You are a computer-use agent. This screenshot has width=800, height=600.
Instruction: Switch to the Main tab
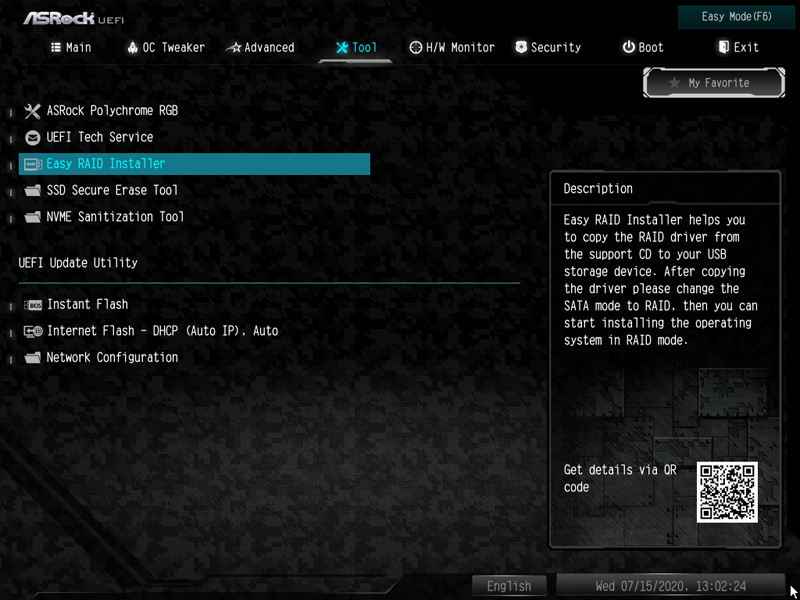point(70,47)
